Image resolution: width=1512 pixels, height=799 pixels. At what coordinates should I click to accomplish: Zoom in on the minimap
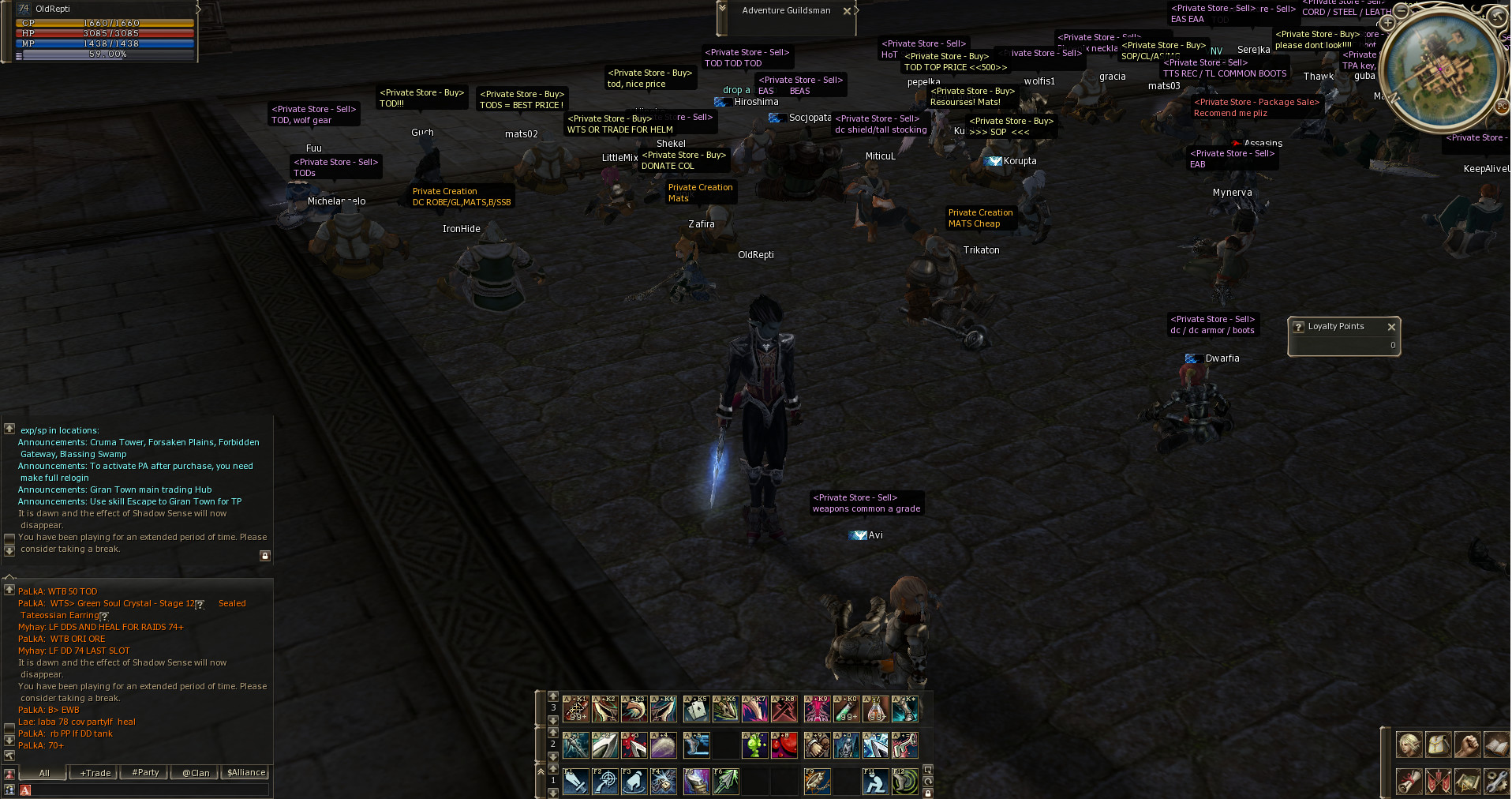click(1387, 23)
